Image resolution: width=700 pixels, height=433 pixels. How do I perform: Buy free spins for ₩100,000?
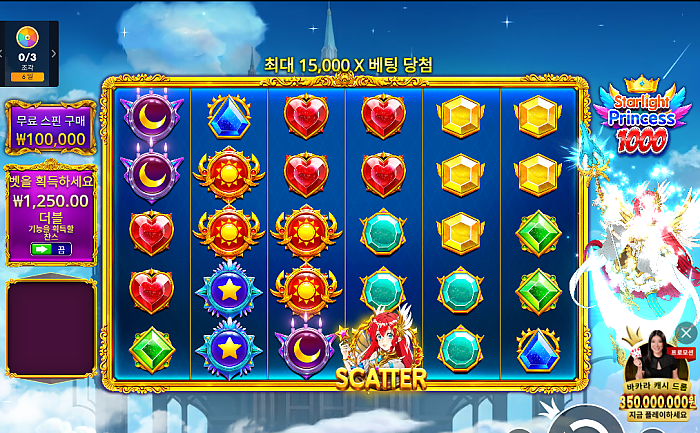pyautogui.click(x=50, y=129)
